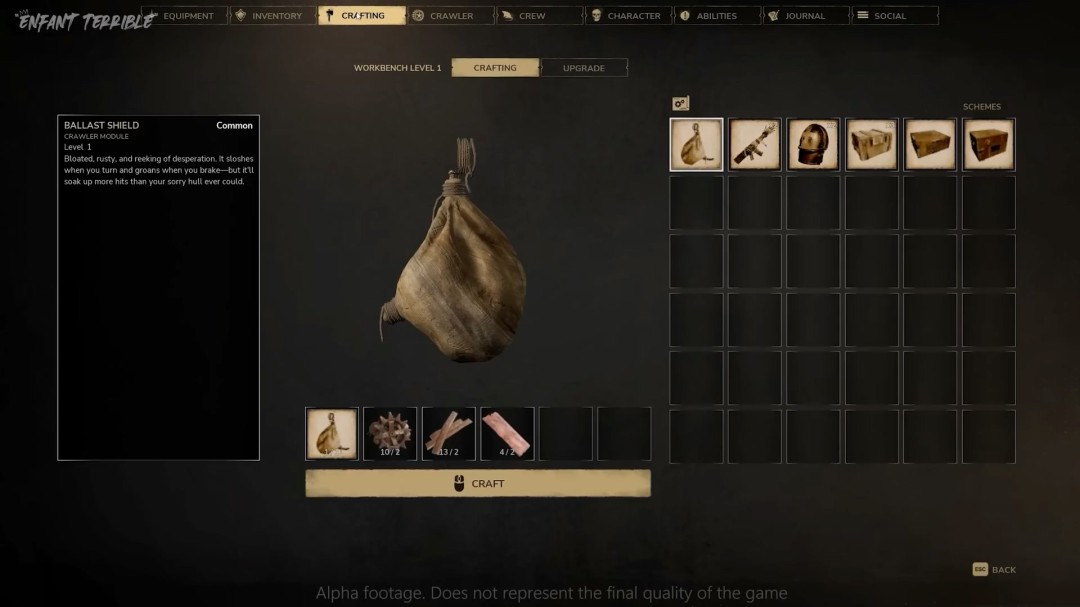Open the Inventory menu tab
Image resolution: width=1080 pixels, height=607 pixels.
click(273, 16)
